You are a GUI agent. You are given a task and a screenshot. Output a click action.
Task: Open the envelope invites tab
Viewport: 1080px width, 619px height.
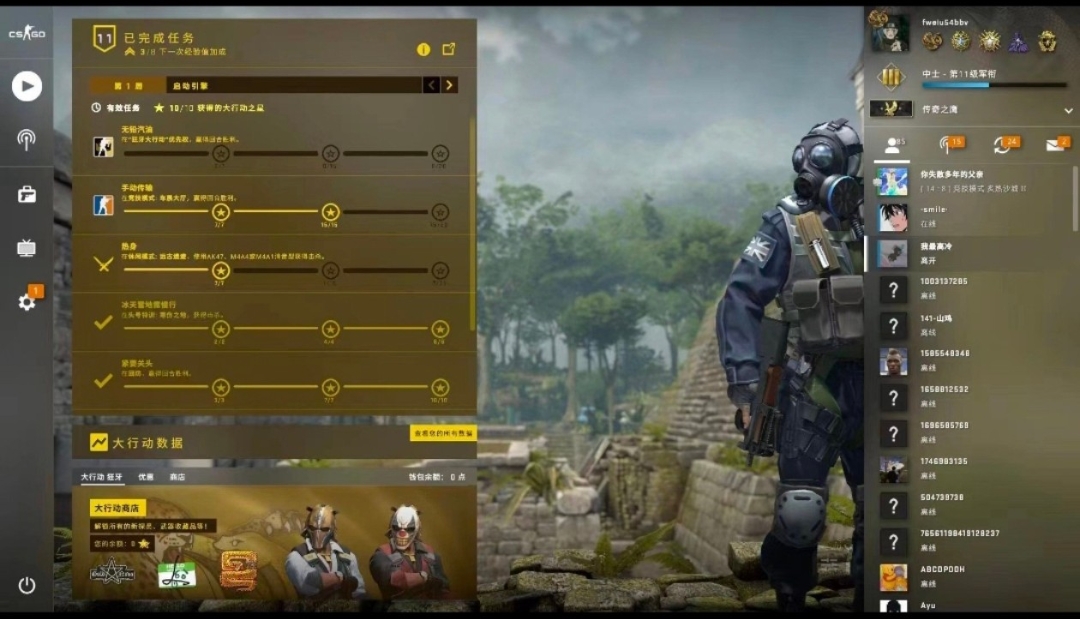(1054, 145)
